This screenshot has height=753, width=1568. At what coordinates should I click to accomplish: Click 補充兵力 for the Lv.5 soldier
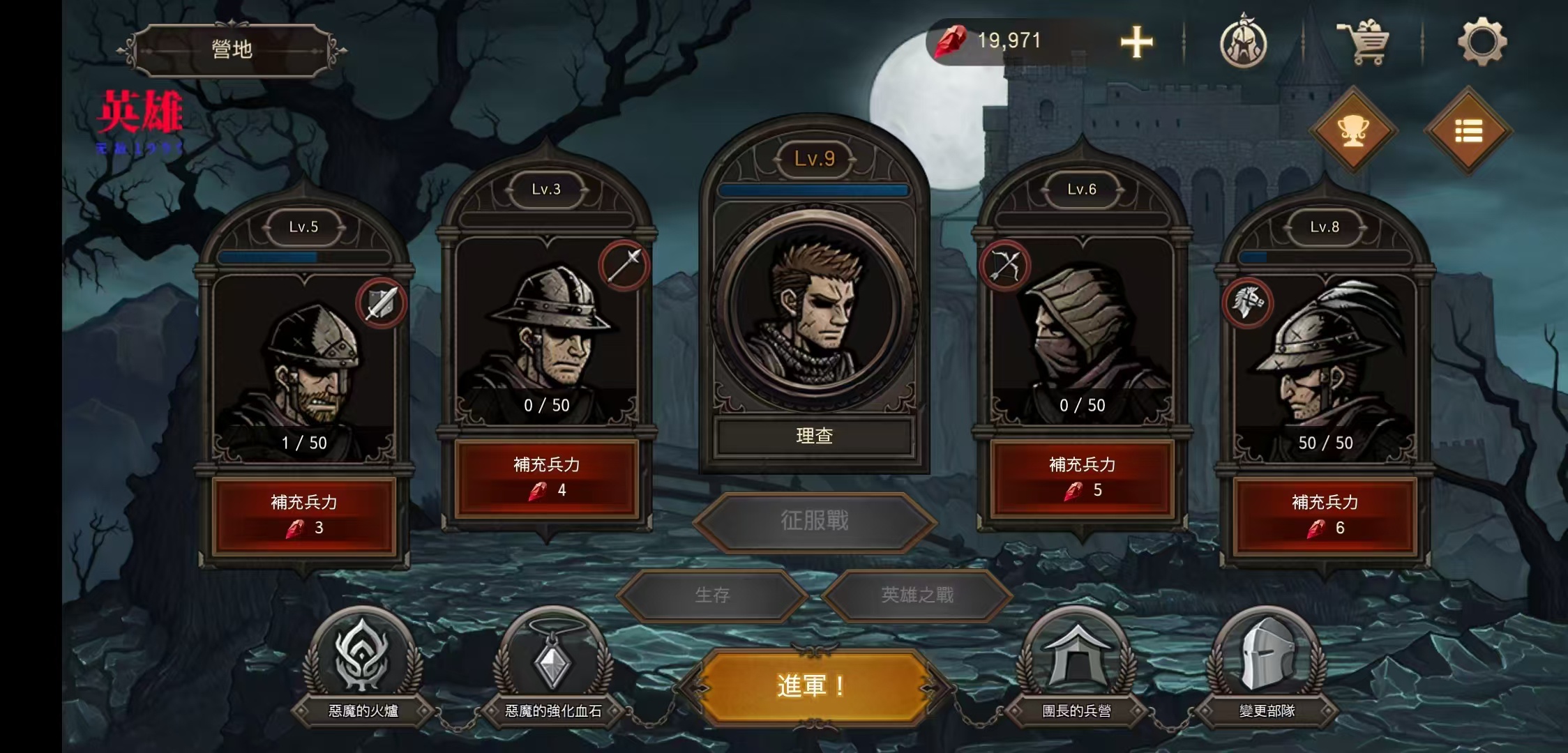tap(303, 512)
